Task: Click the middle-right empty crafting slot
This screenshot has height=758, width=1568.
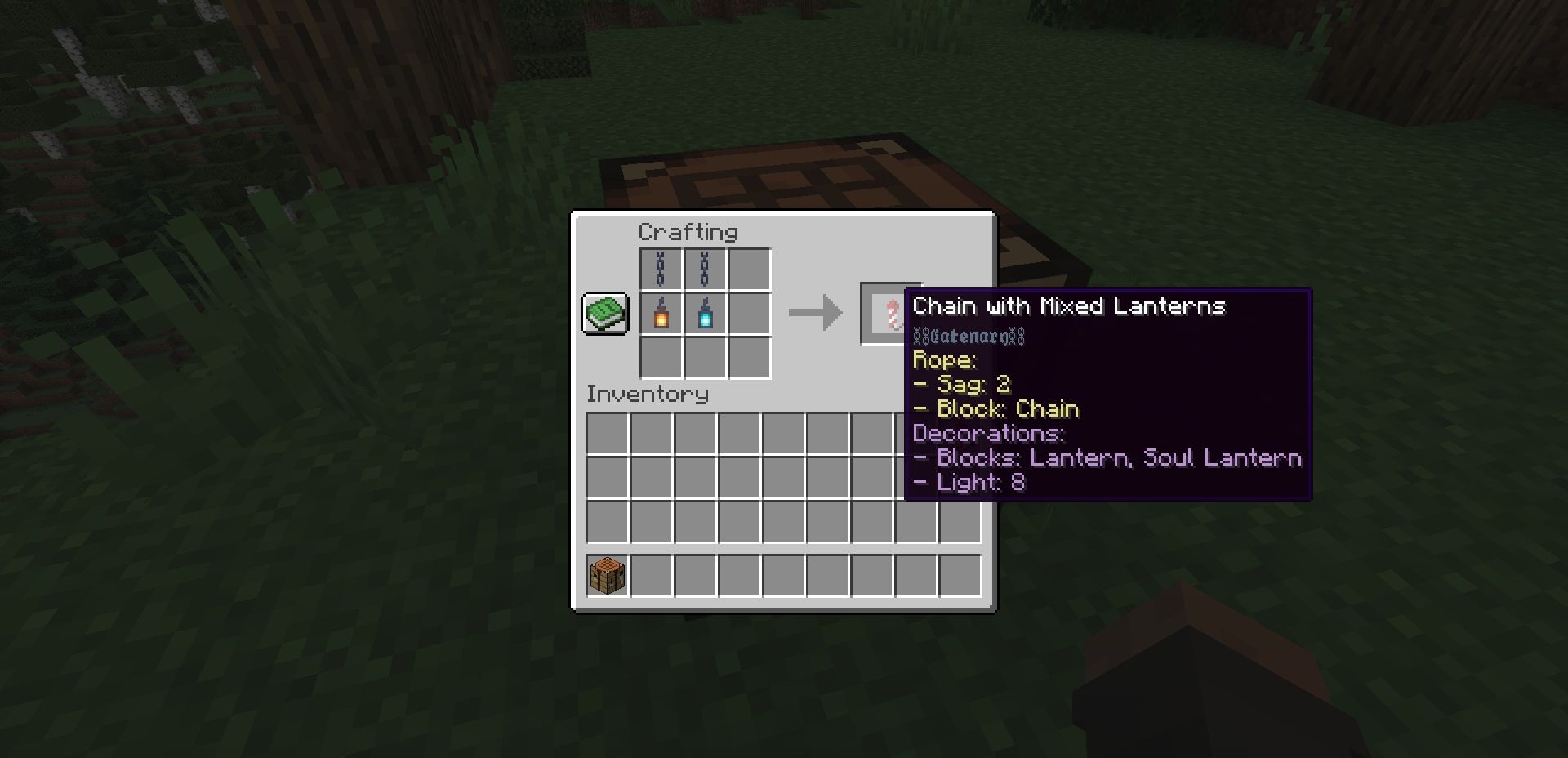Action: [748, 313]
